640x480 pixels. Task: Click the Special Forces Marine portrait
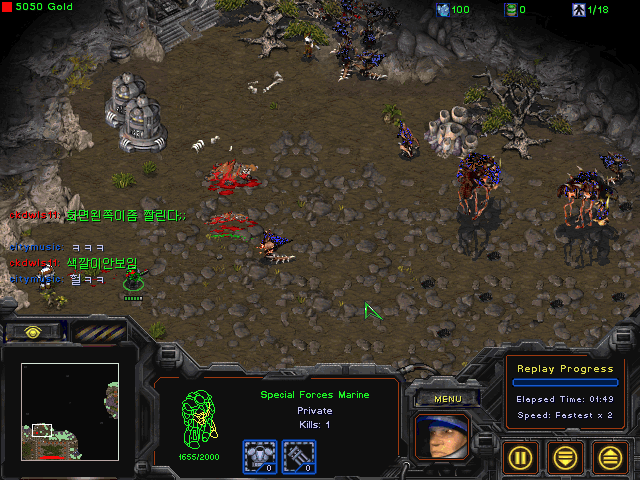coord(441,437)
